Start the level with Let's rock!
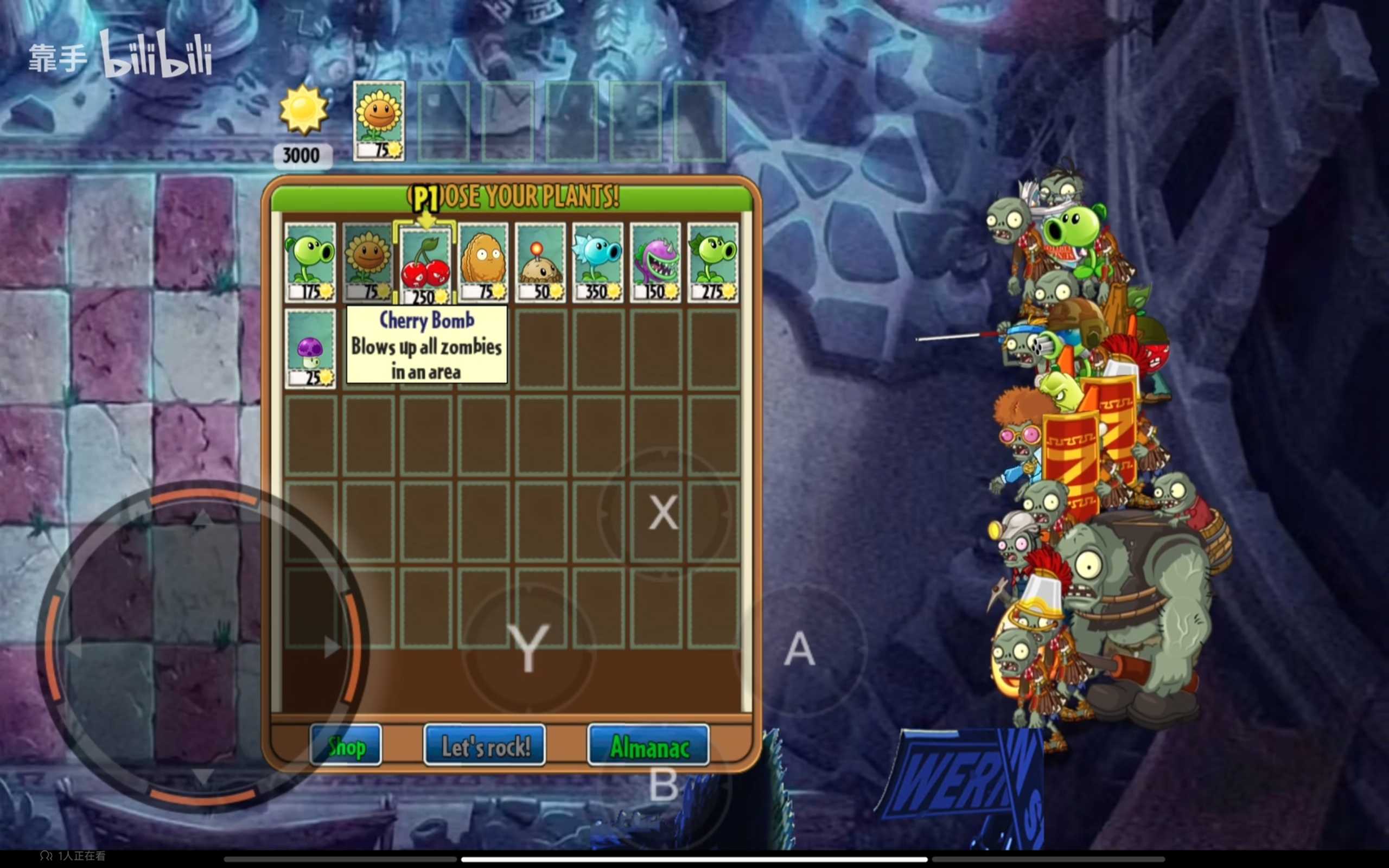 pyautogui.click(x=485, y=746)
